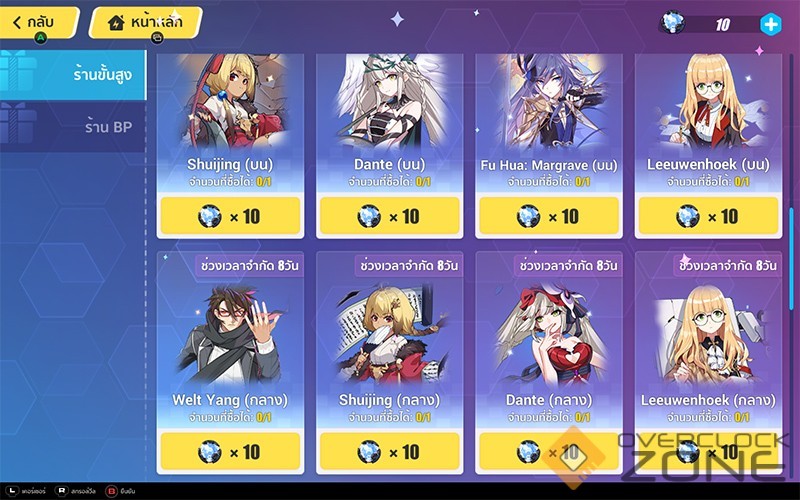Buy Shuijing (บน) for 10 crystals
This screenshot has height=500, width=800.
(230, 216)
